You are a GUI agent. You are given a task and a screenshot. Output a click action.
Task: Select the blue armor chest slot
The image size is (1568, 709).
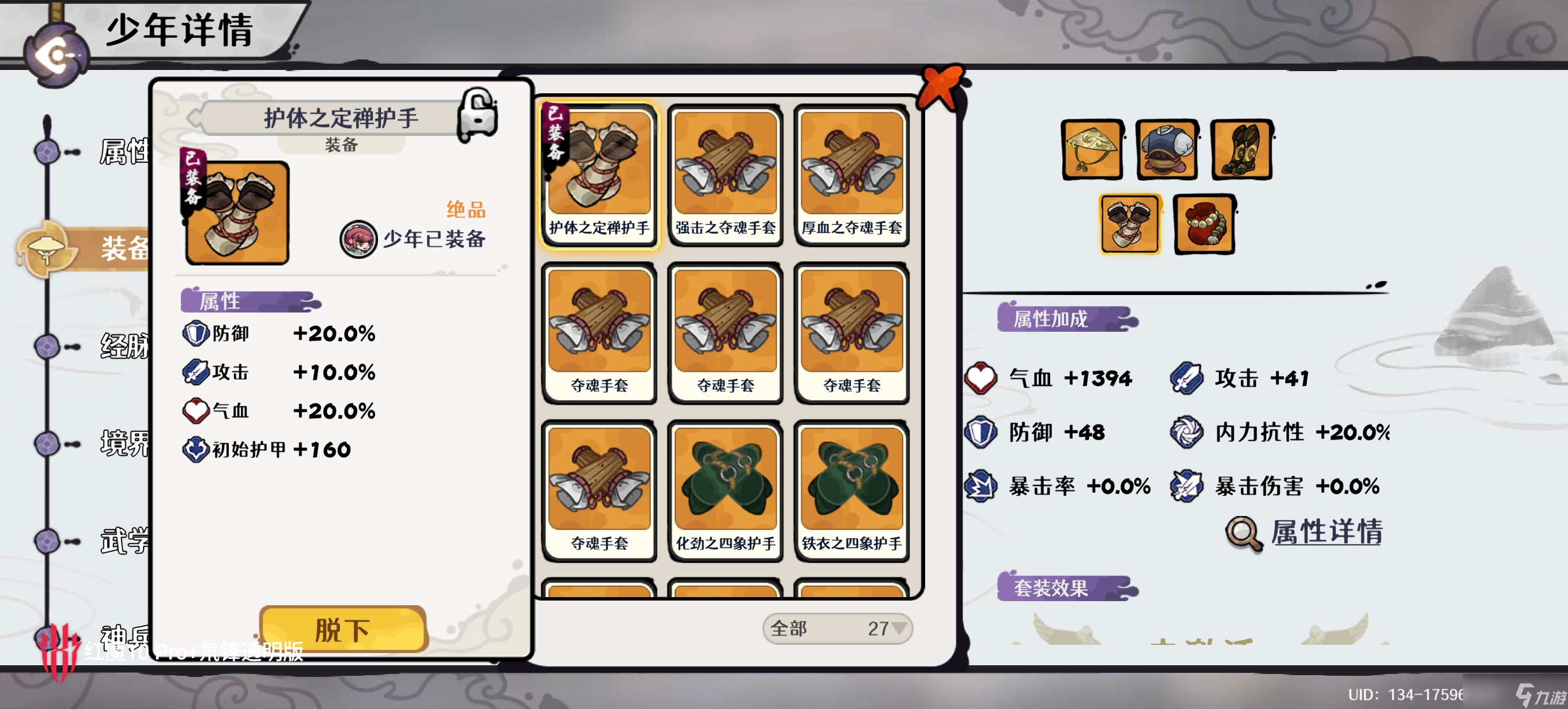[x=1167, y=150]
